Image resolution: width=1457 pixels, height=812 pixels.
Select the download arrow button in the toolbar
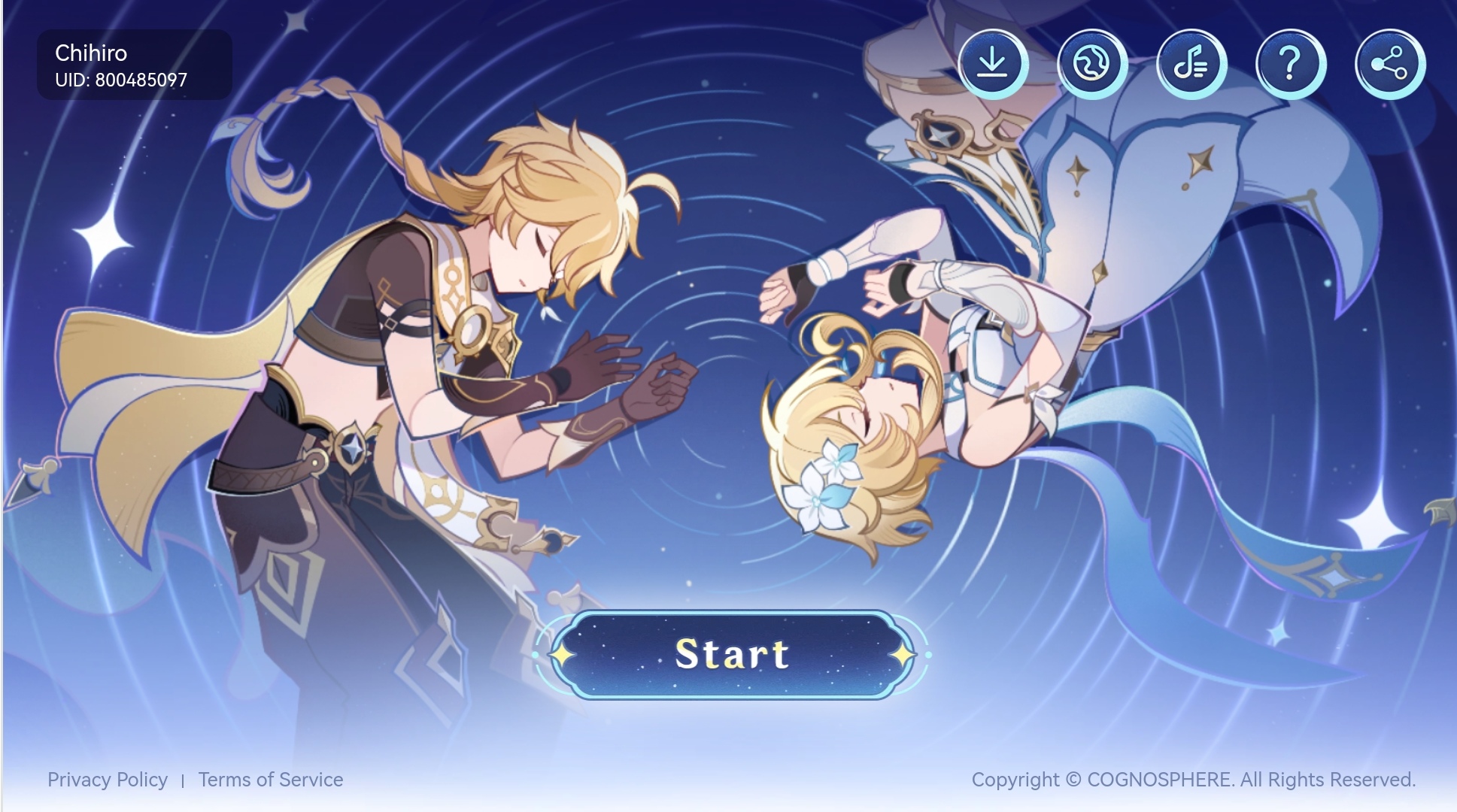pos(993,63)
